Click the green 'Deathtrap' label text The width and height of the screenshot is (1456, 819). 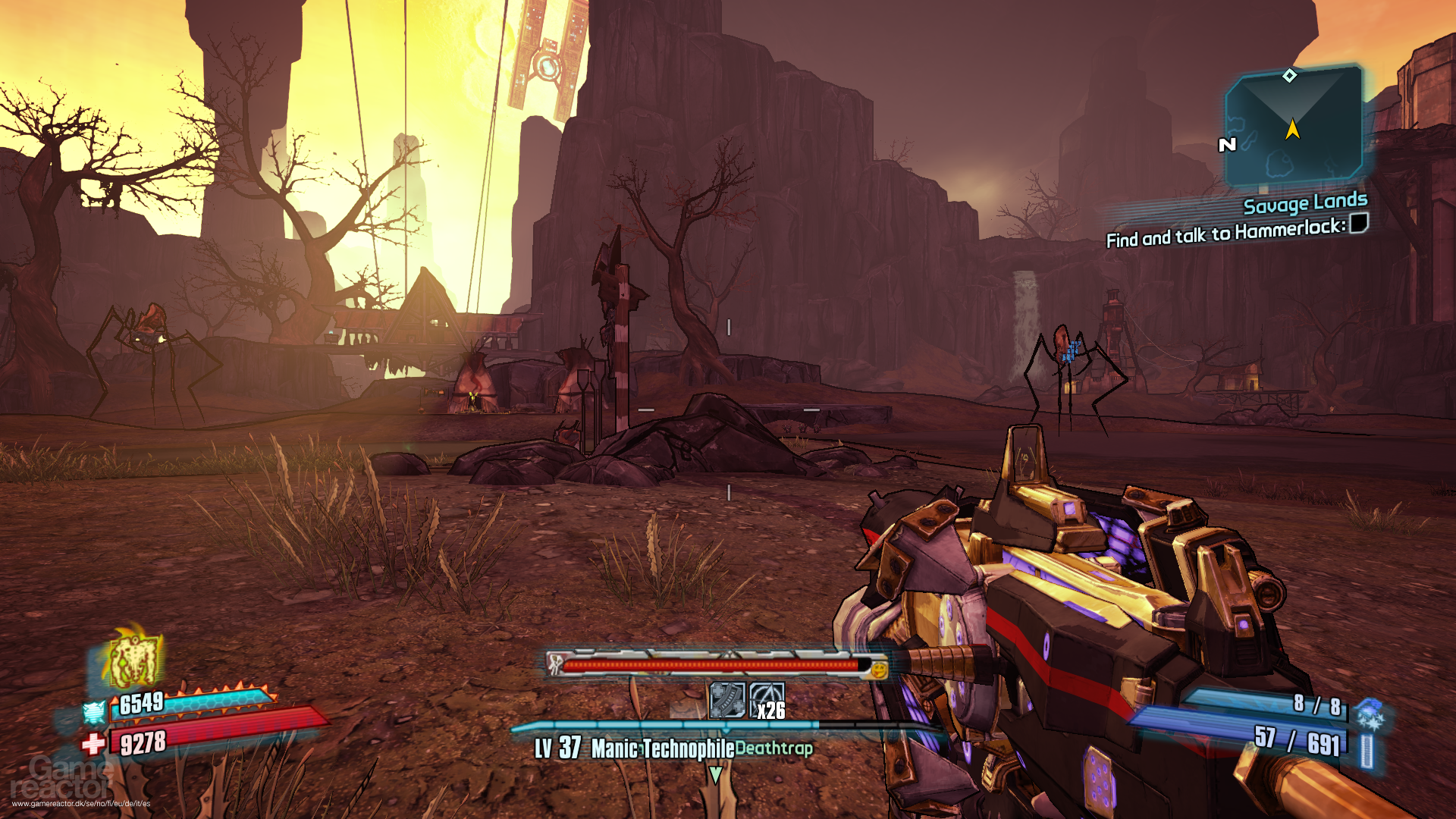pyautogui.click(x=774, y=747)
